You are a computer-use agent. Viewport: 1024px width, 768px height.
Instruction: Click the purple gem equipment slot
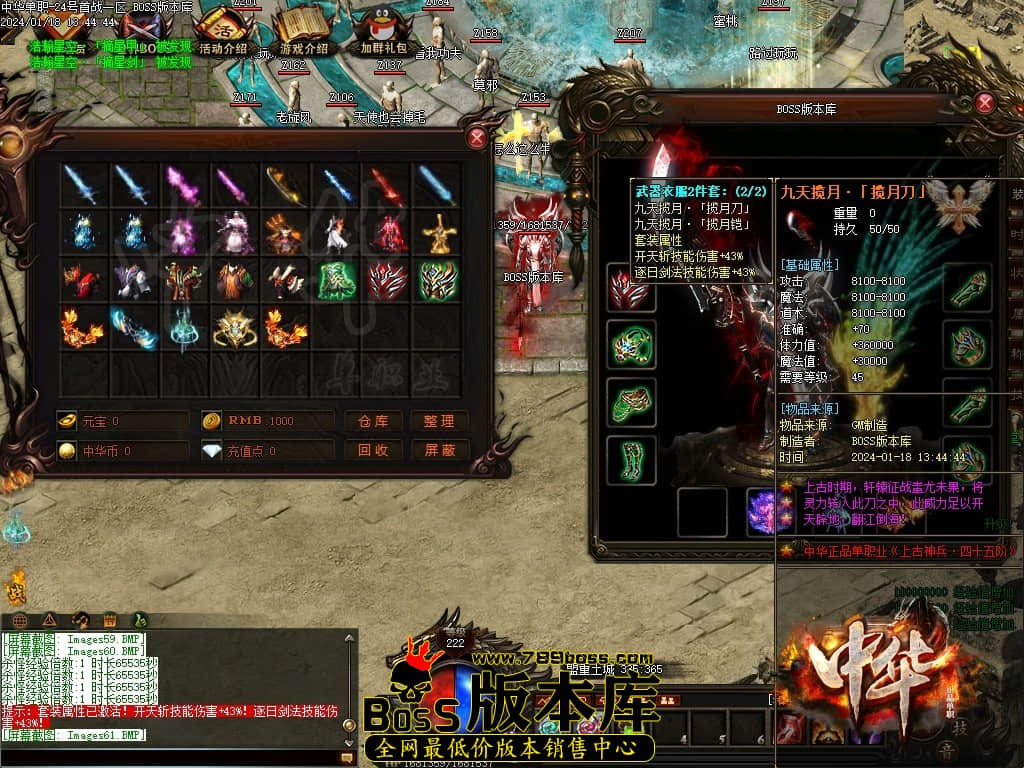tap(770, 512)
